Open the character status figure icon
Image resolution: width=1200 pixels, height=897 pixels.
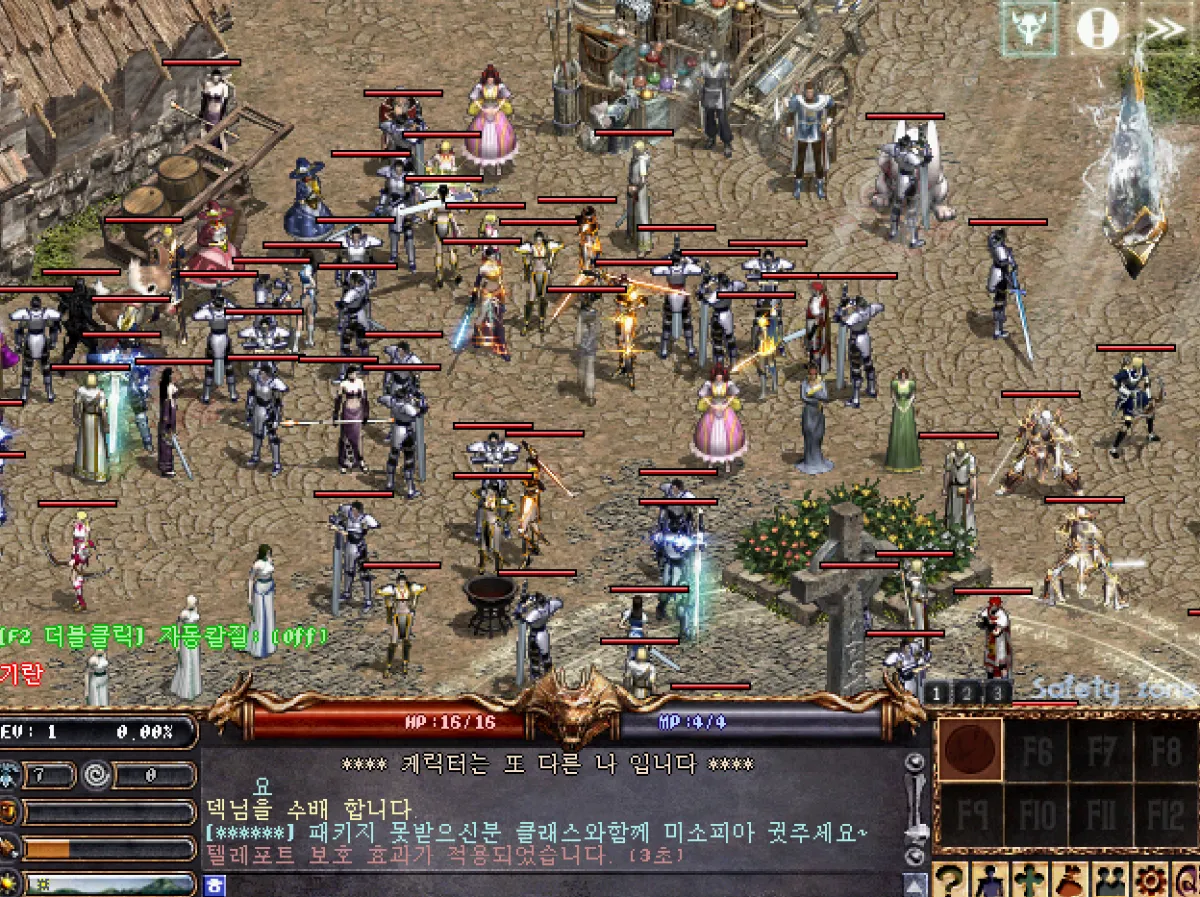point(990,882)
